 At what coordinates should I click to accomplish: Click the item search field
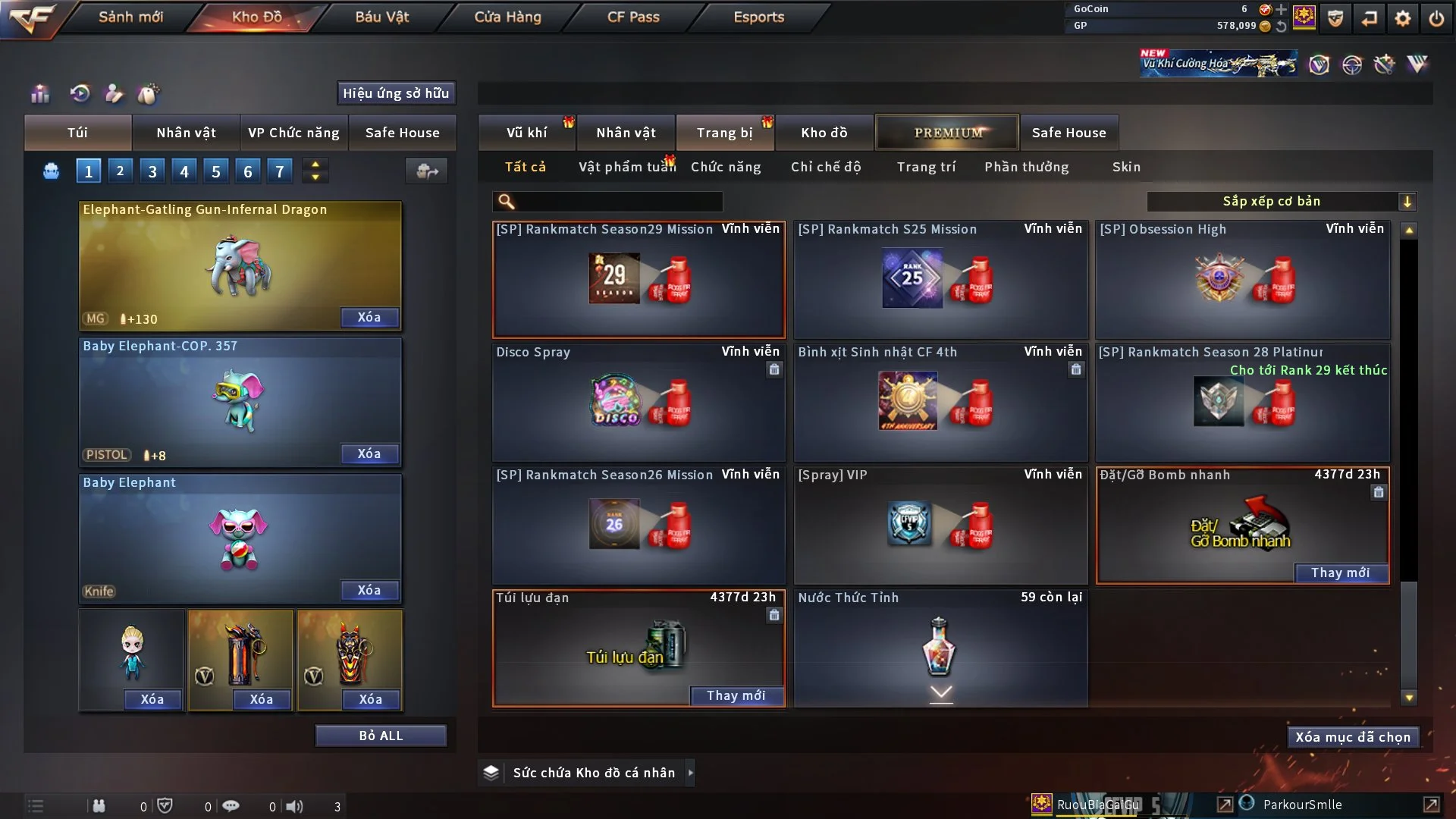pyautogui.click(x=618, y=202)
